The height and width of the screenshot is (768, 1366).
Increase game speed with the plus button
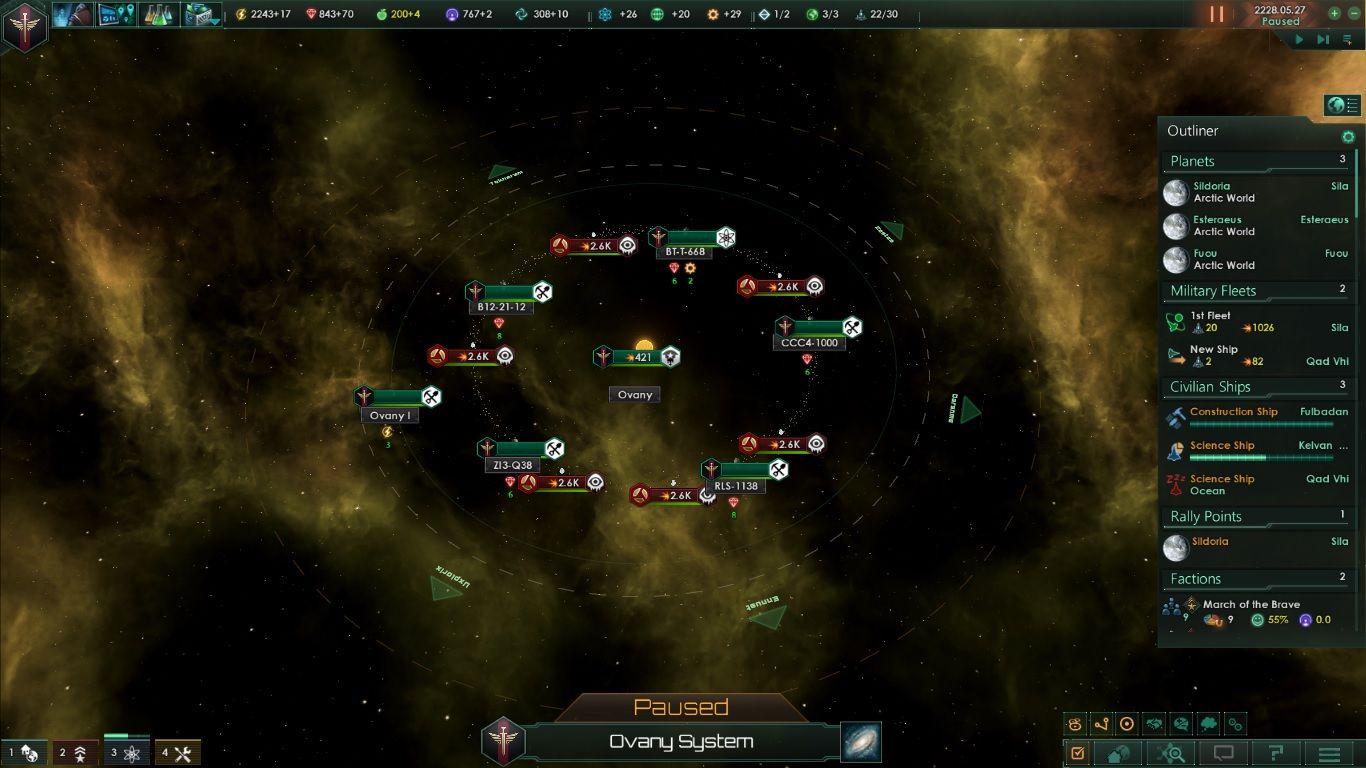click(1334, 14)
